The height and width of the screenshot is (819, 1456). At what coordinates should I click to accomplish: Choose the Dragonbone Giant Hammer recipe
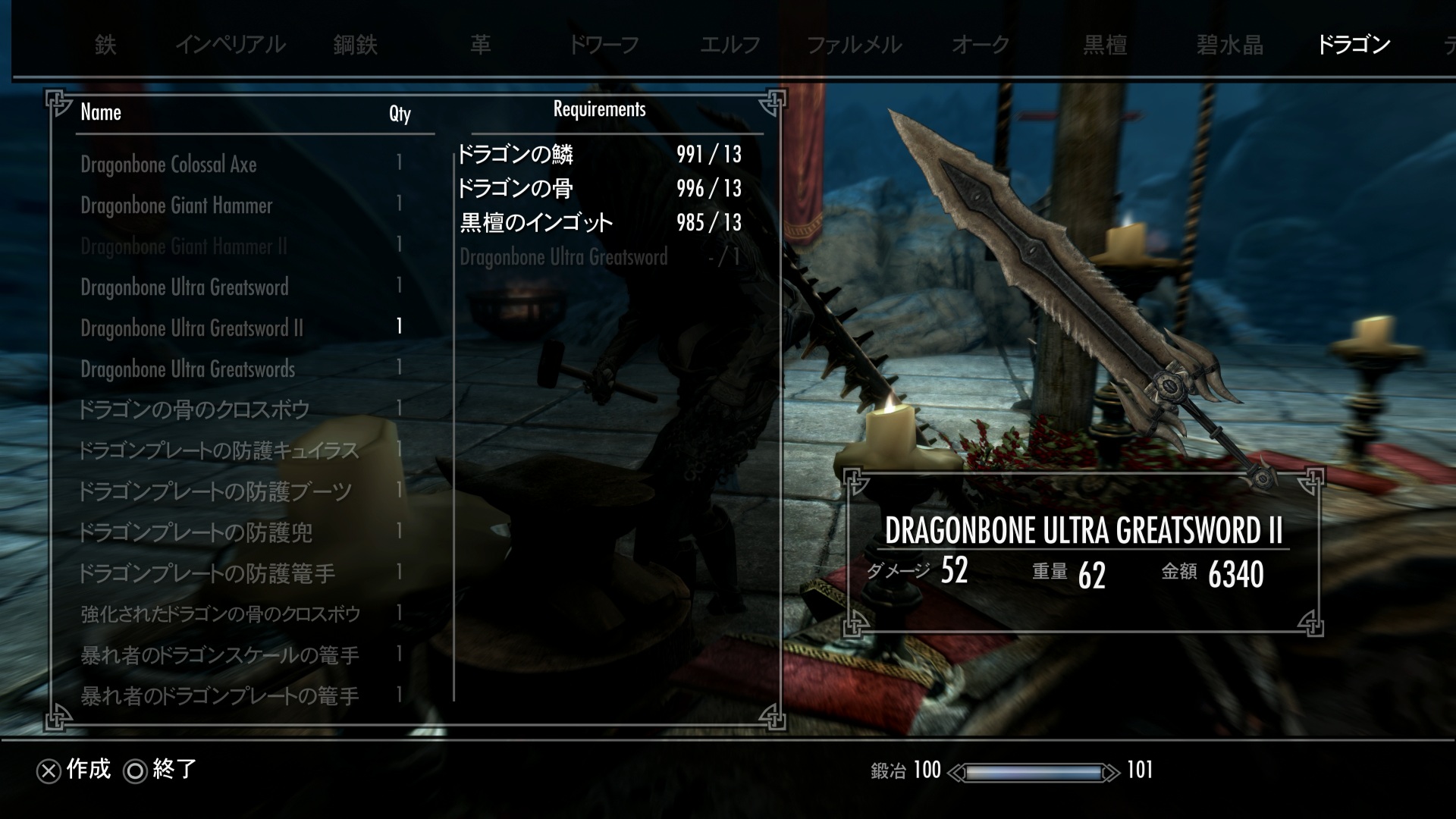click(x=176, y=206)
